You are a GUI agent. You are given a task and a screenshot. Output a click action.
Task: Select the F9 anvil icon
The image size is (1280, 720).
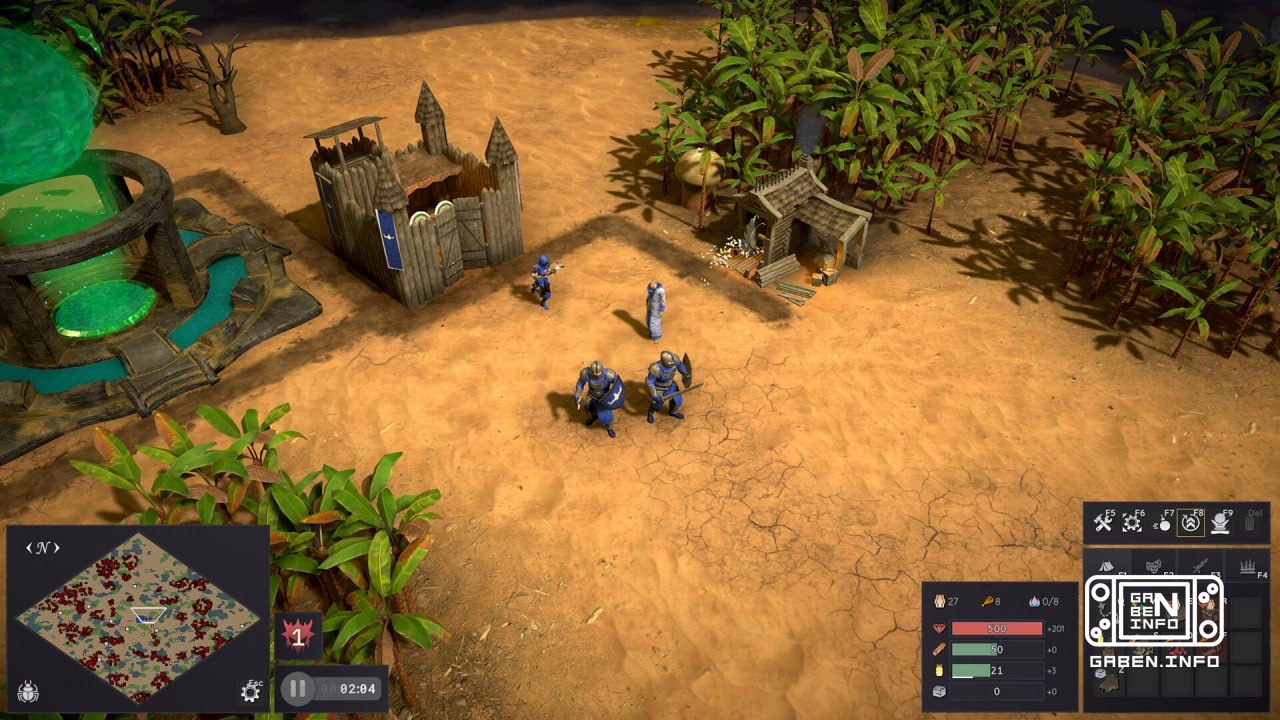pyautogui.click(x=1220, y=523)
